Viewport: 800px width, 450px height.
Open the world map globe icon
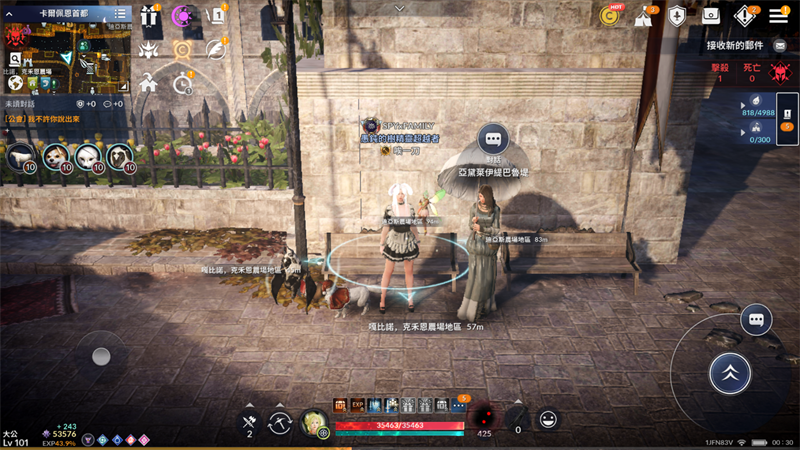tap(16, 84)
